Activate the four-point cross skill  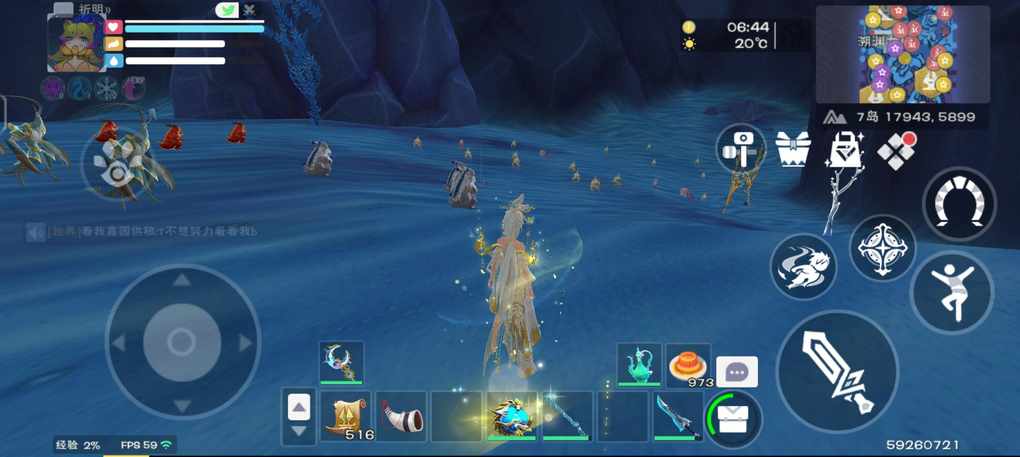click(883, 248)
